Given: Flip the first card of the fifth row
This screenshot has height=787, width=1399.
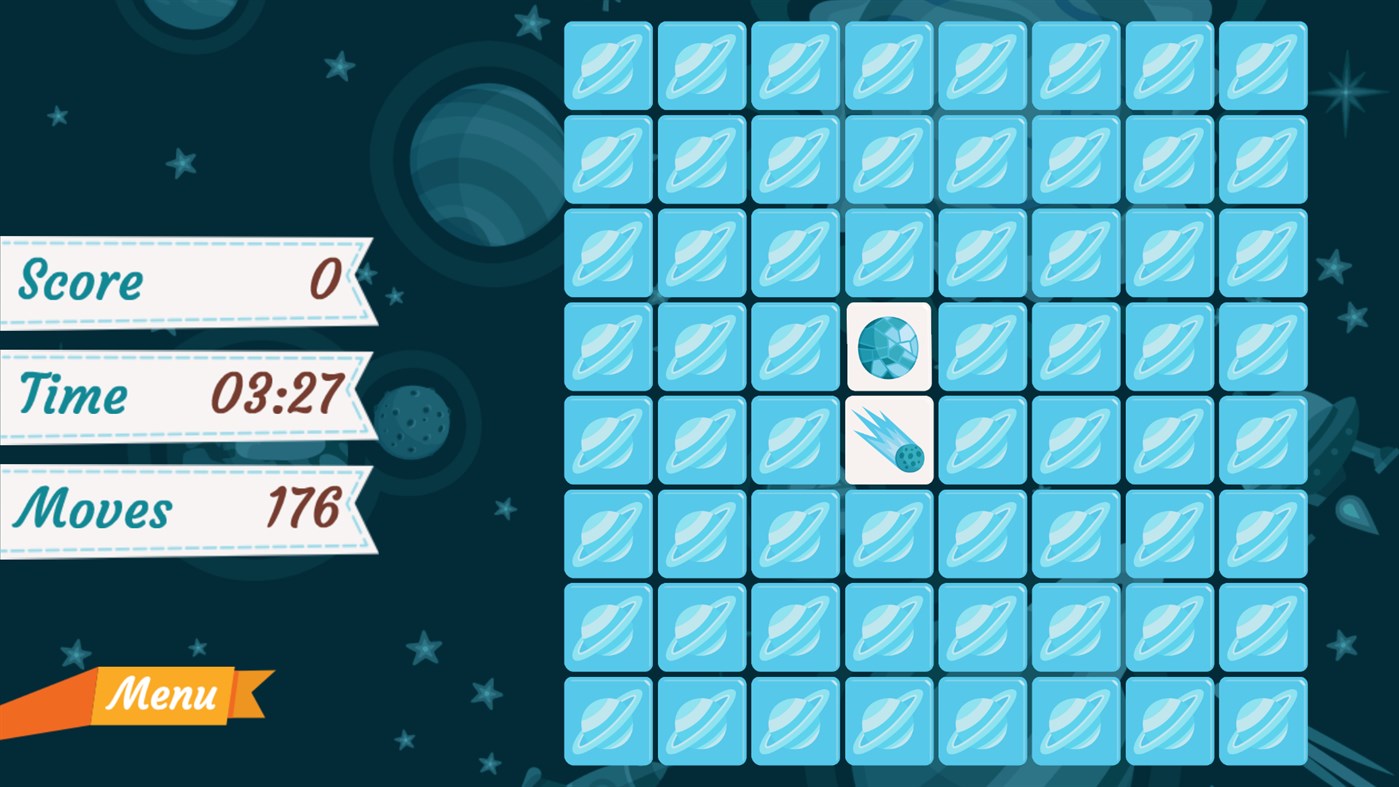Looking at the screenshot, I should (x=607, y=441).
